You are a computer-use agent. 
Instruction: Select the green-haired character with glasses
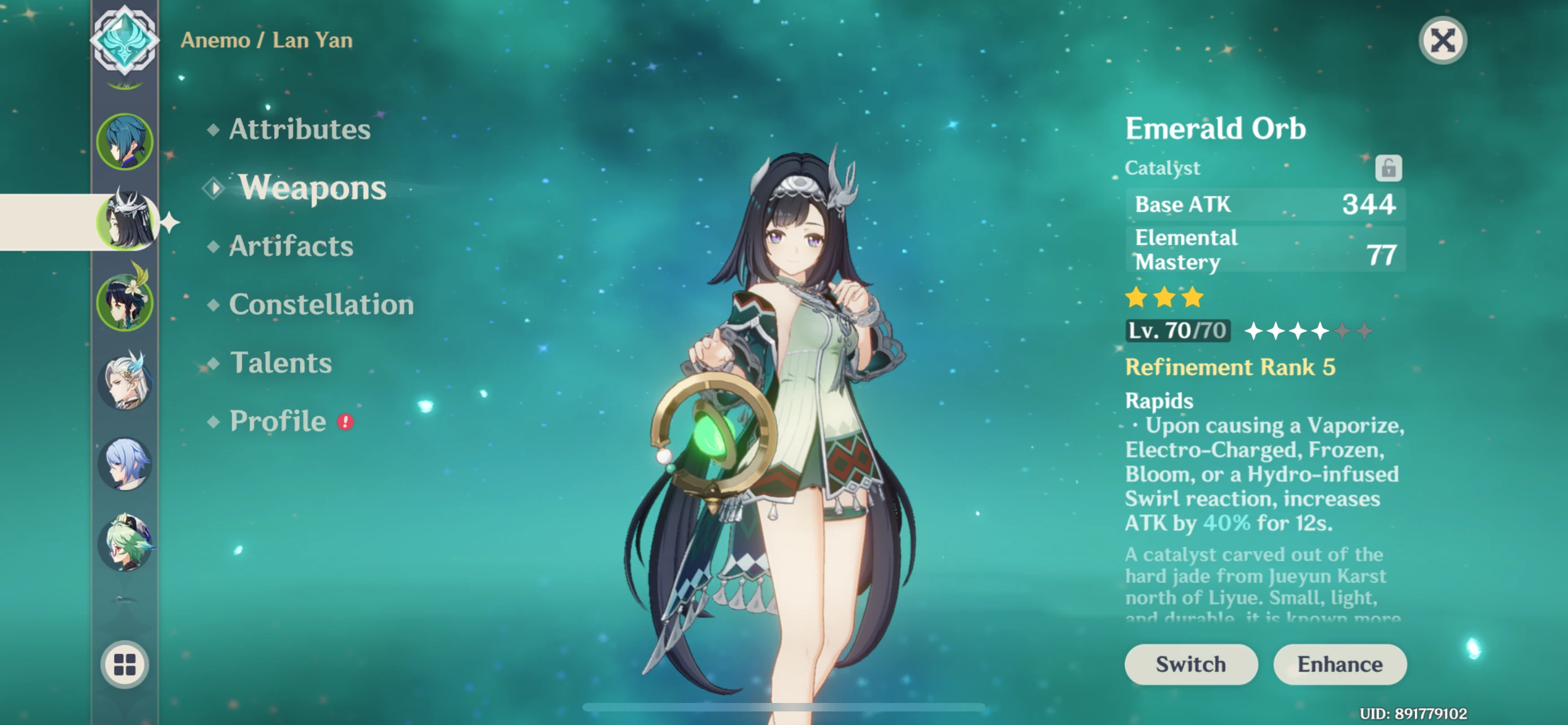tap(124, 544)
